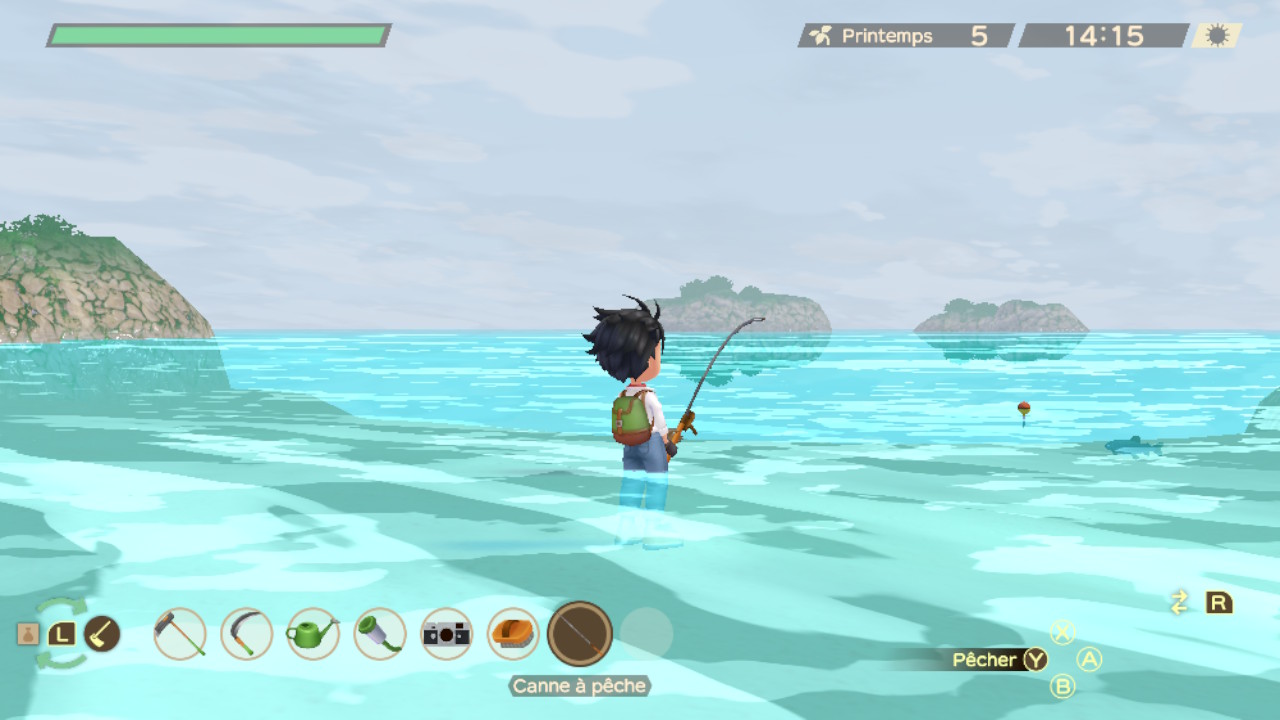Image resolution: width=1280 pixels, height=720 pixels.
Task: Select the orange brush tool
Action: point(513,633)
